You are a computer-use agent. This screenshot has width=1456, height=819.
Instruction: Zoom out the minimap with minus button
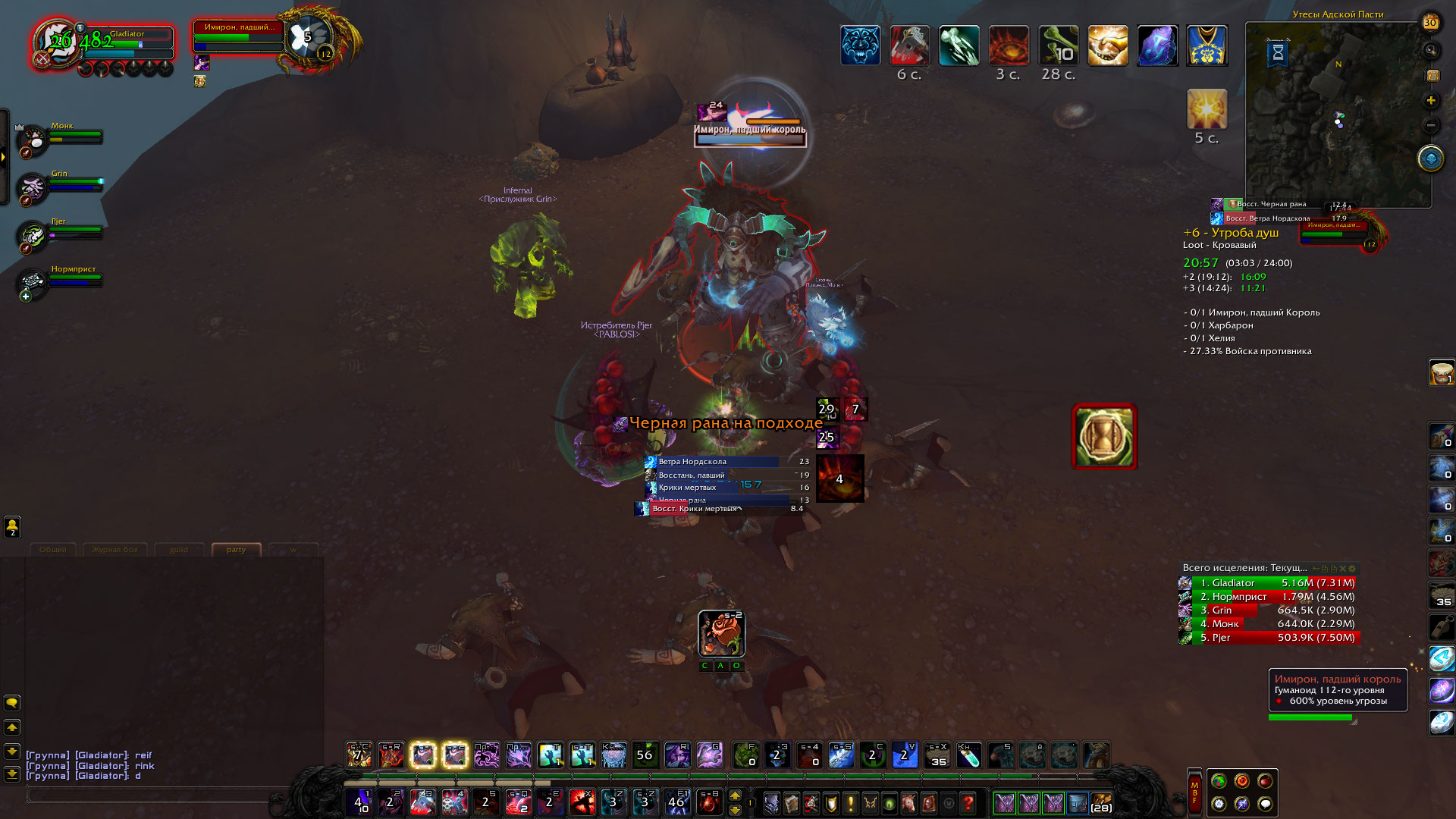(1431, 124)
